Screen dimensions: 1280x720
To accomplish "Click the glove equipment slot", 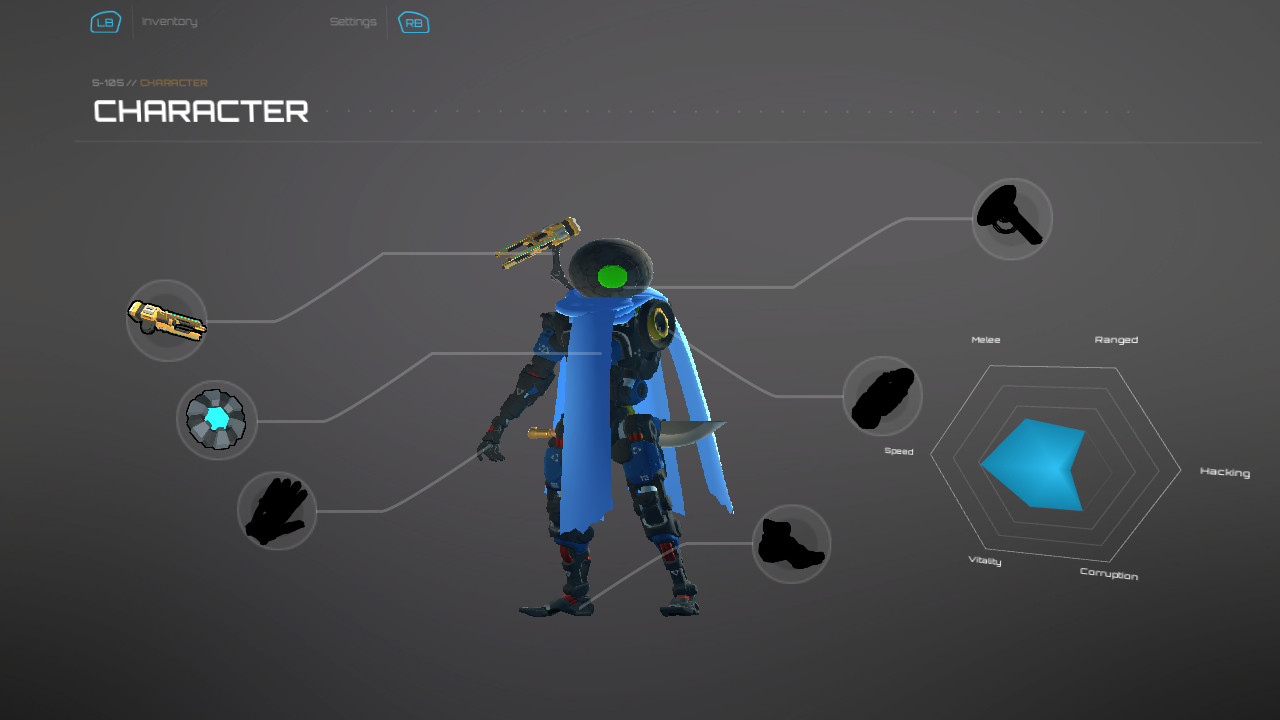I will tap(277, 511).
